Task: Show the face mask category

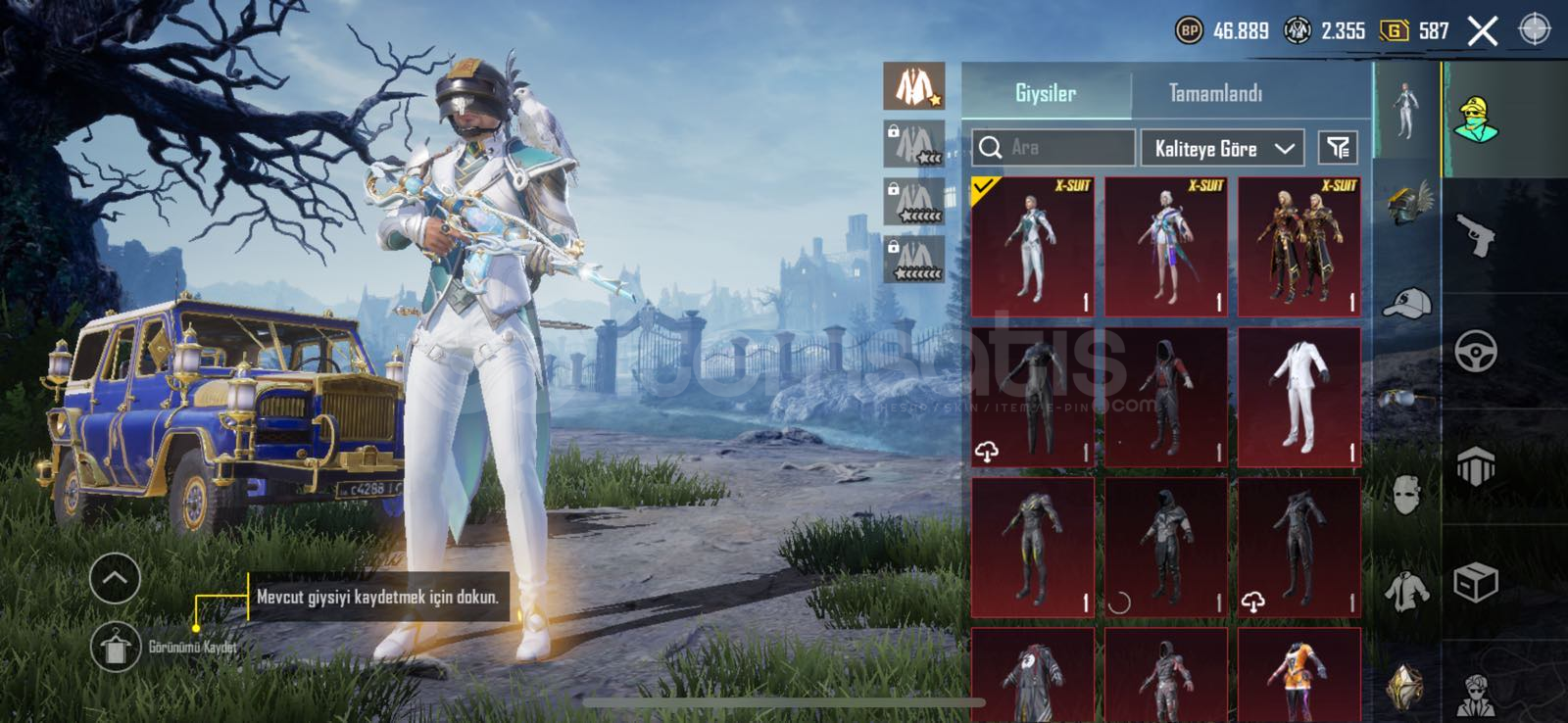Action: pos(1406,495)
